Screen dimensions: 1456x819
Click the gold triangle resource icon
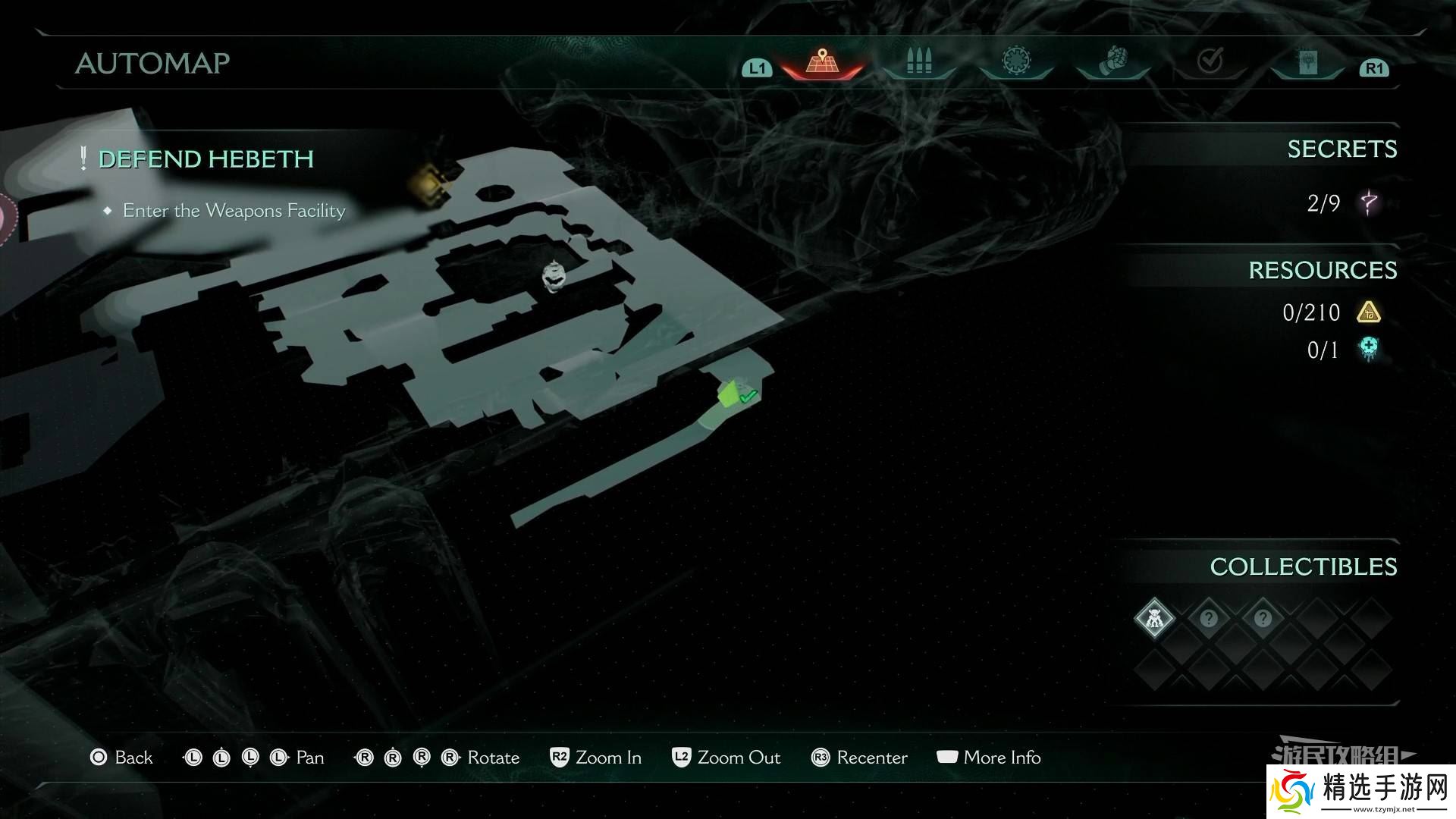click(x=1370, y=312)
